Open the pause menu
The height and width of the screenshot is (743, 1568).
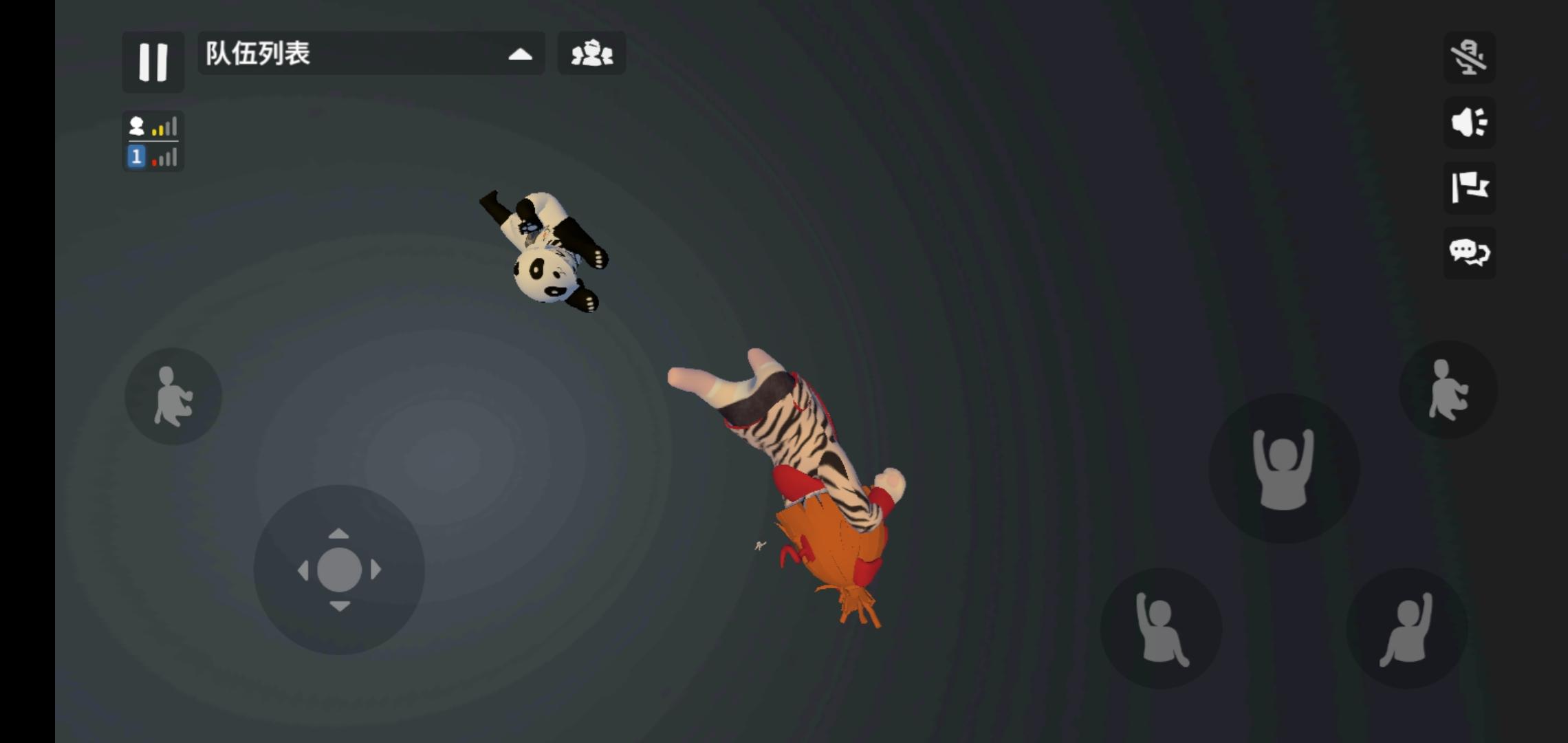[x=153, y=63]
